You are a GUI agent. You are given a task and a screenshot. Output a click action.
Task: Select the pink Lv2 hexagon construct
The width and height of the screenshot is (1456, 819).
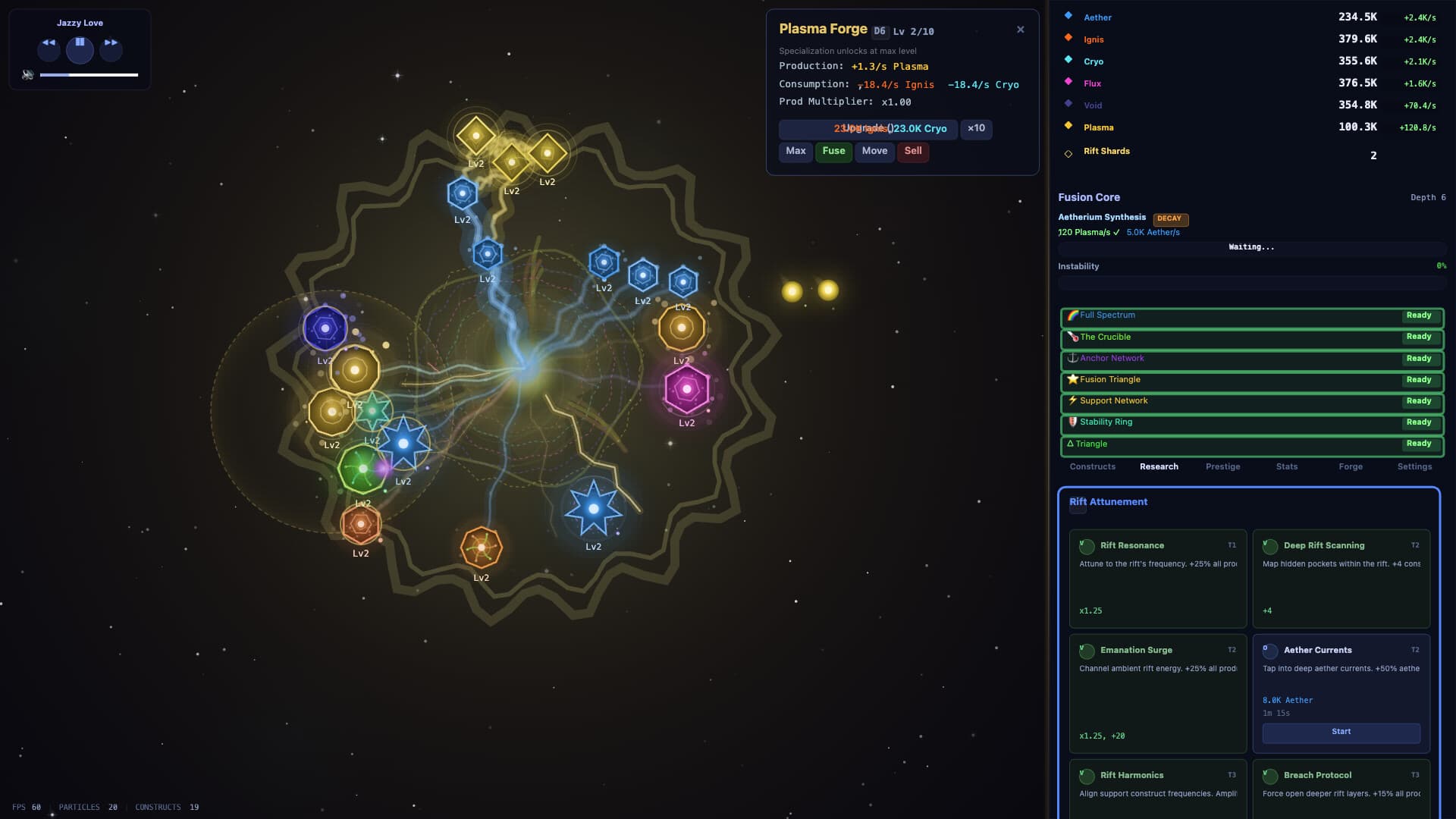click(687, 389)
